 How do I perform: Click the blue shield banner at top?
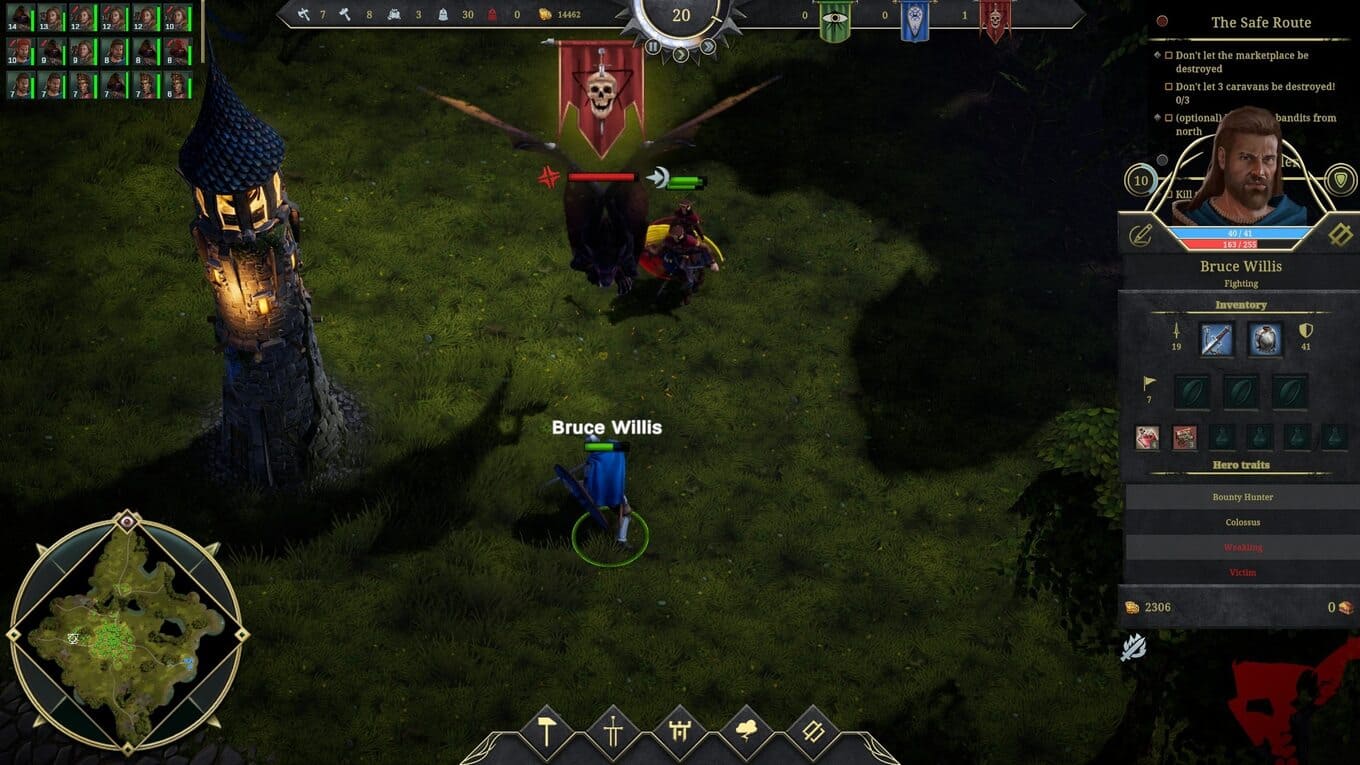point(914,18)
